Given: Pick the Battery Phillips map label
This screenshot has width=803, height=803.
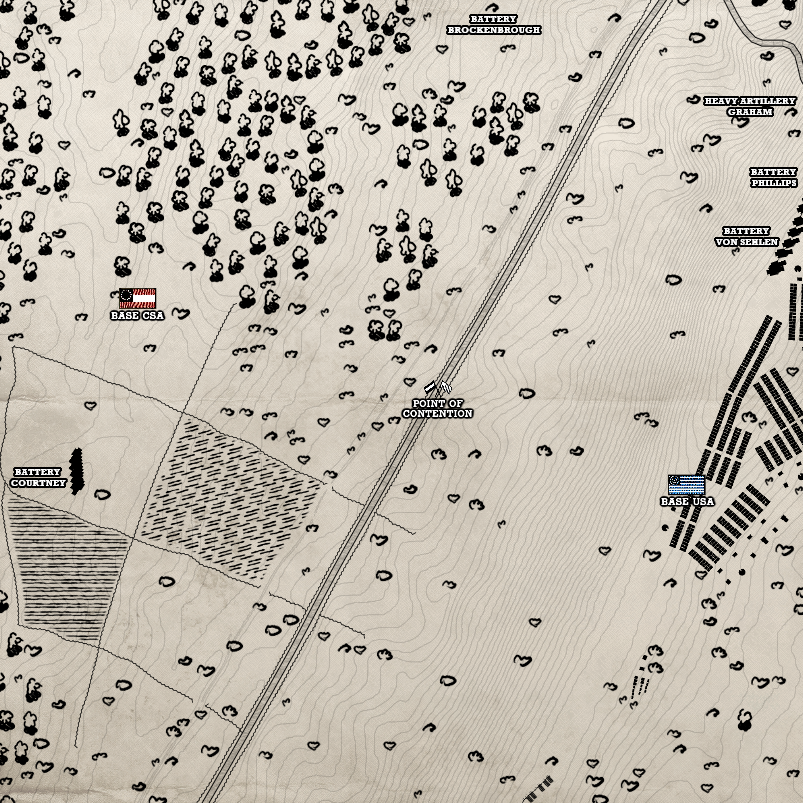Looking at the screenshot, I should point(775,178).
